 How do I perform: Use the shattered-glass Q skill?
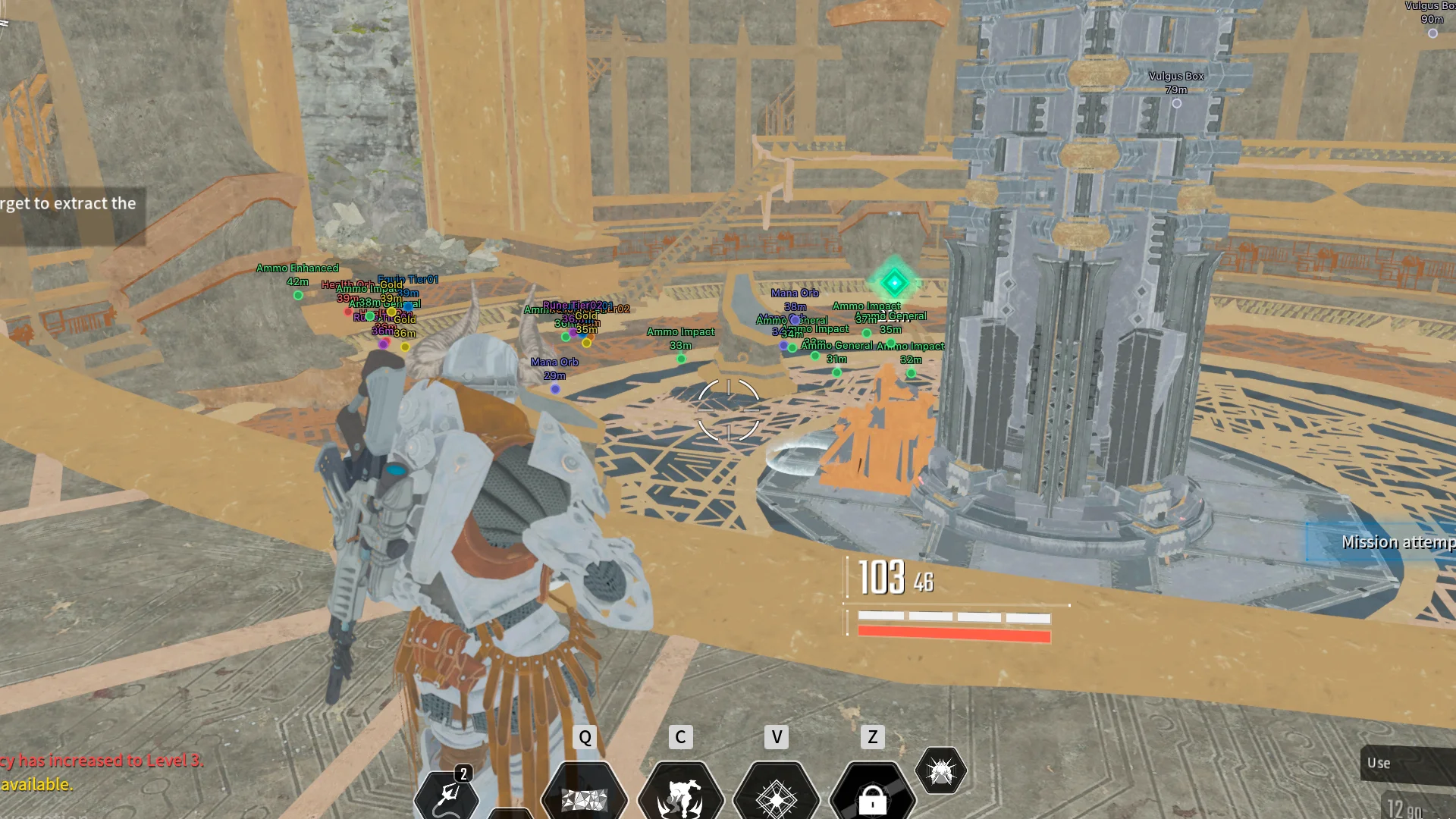pyautogui.click(x=584, y=798)
